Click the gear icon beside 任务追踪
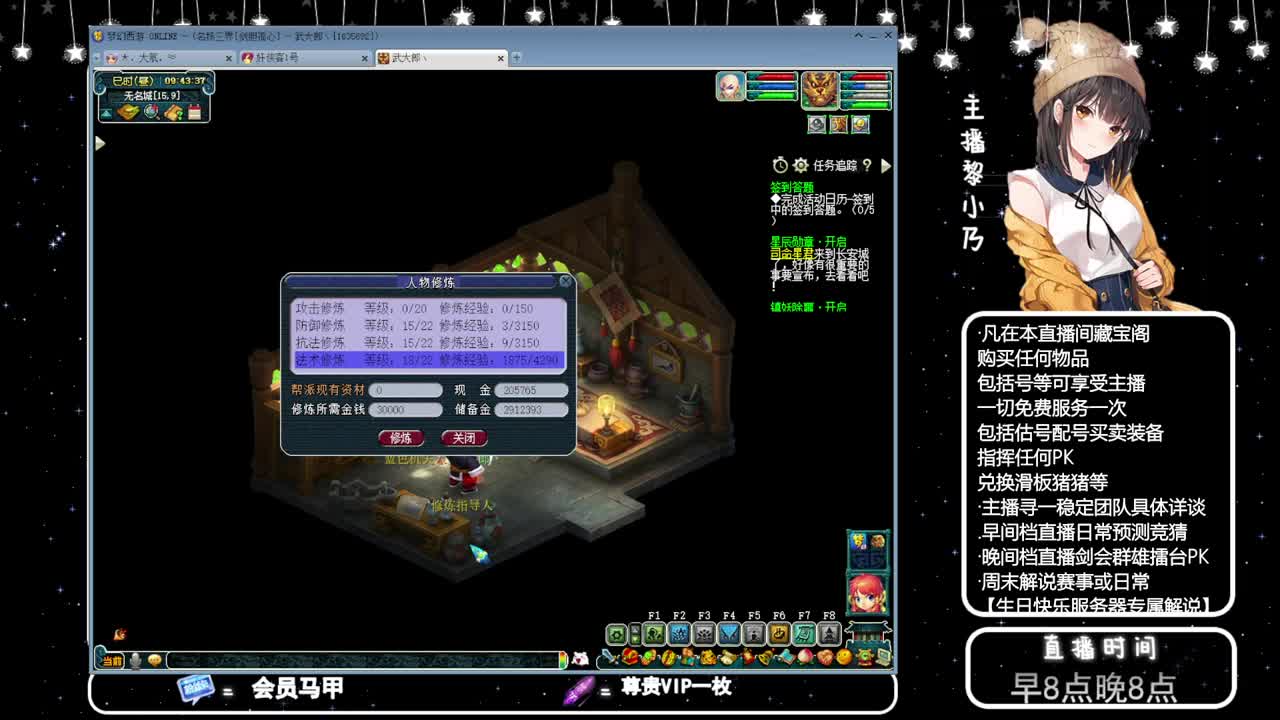The image size is (1280, 720). 800,163
